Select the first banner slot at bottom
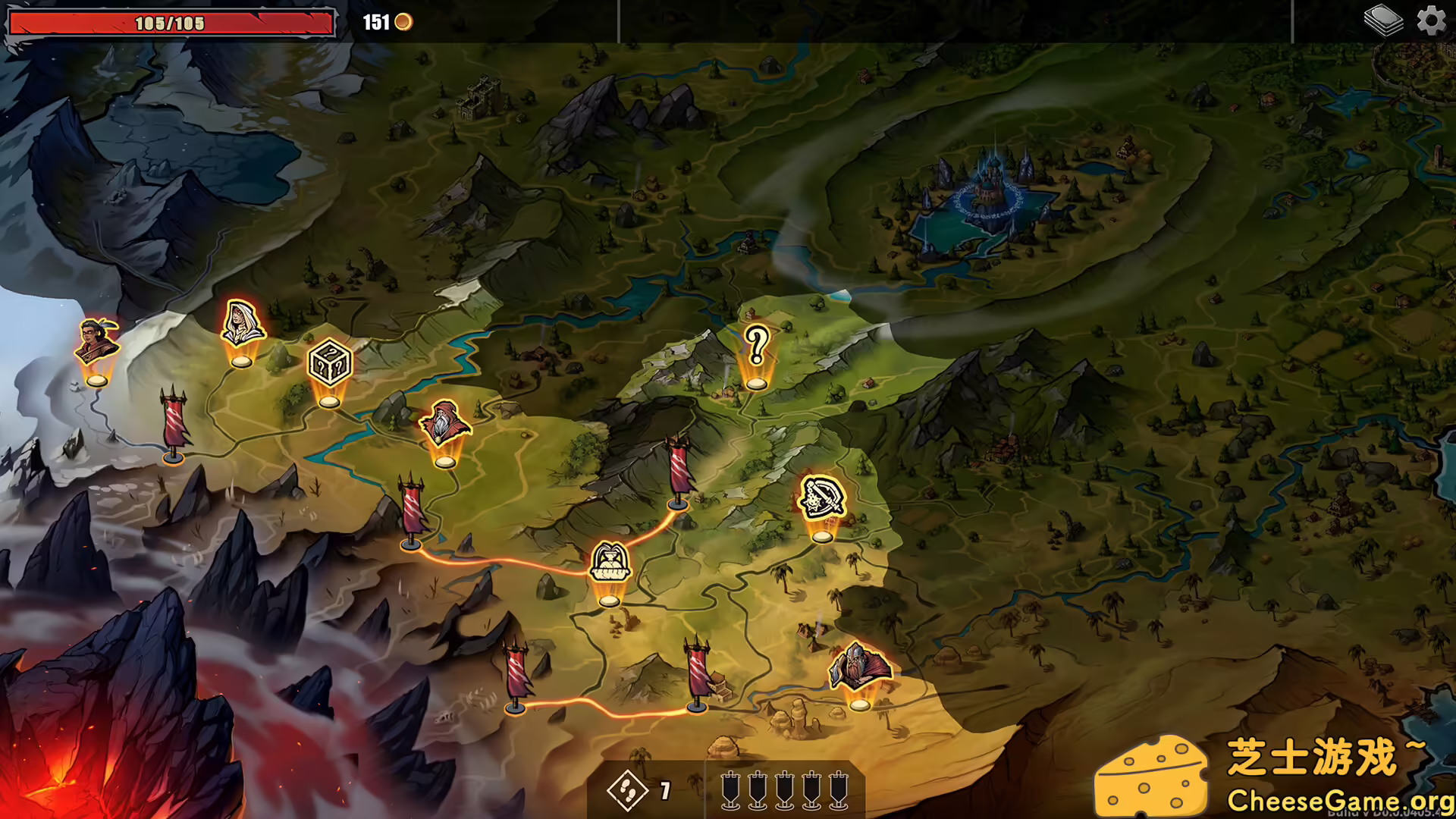Screen dimensions: 1456x819 tap(730, 792)
